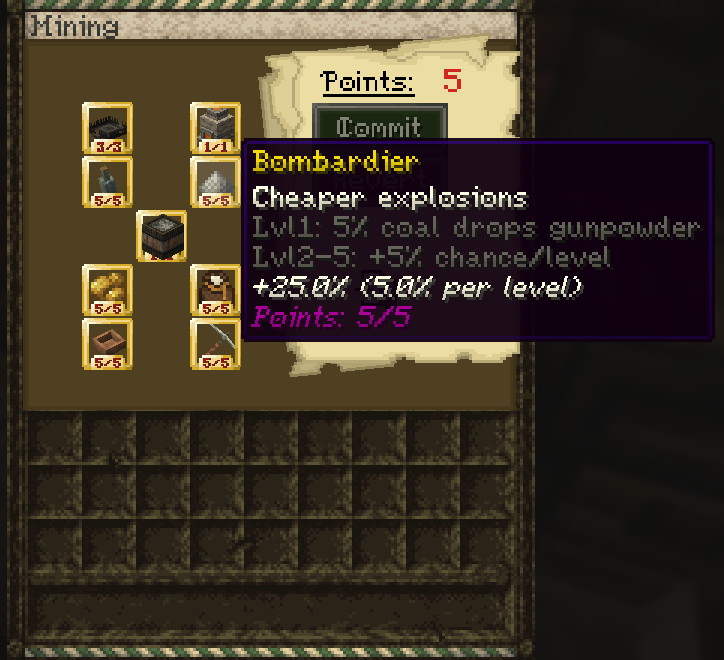
Task: Click the Commit button
Action: pos(378,124)
